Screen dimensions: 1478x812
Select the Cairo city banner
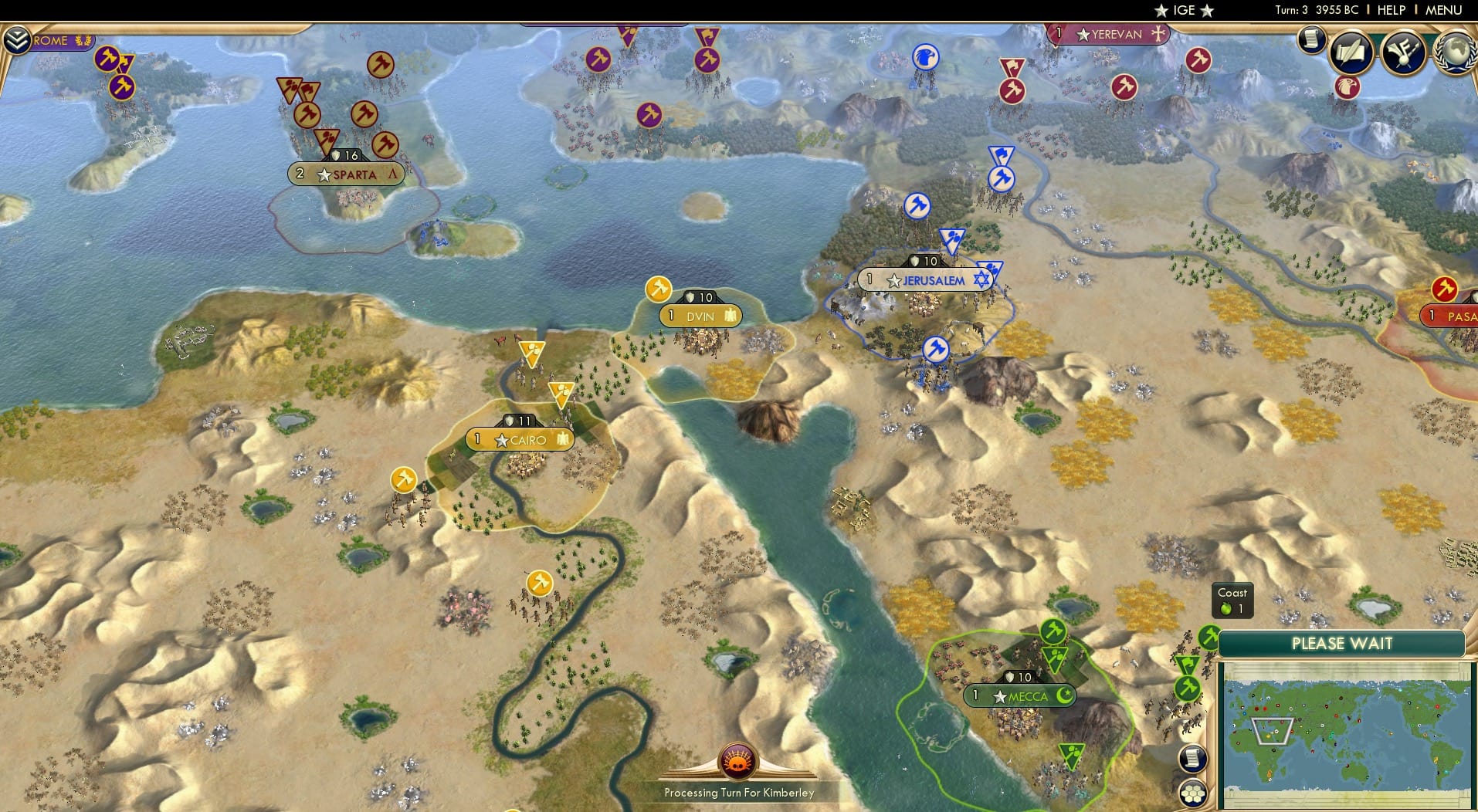[x=519, y=439]
